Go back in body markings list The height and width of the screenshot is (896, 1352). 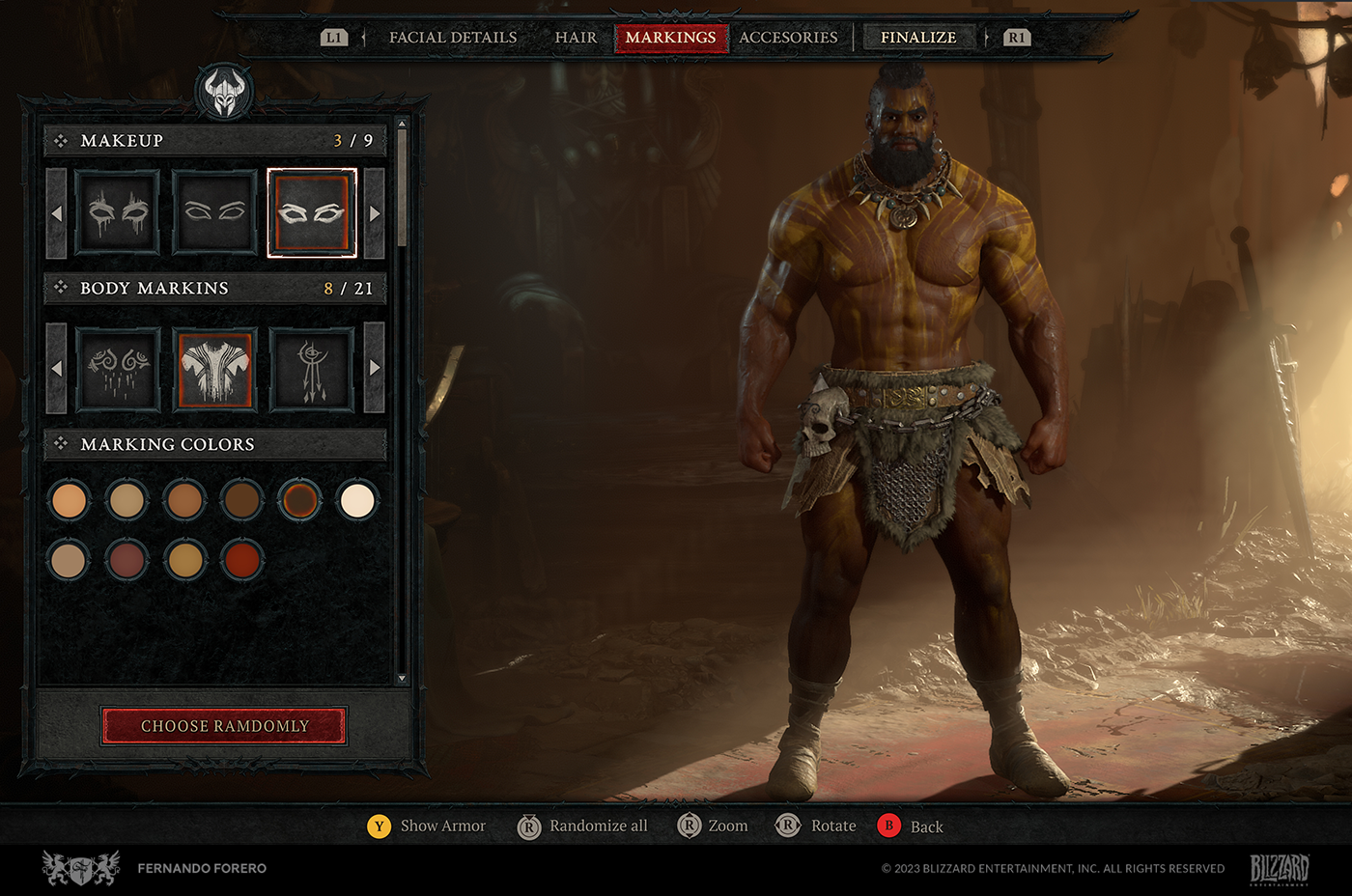(56, 368)
